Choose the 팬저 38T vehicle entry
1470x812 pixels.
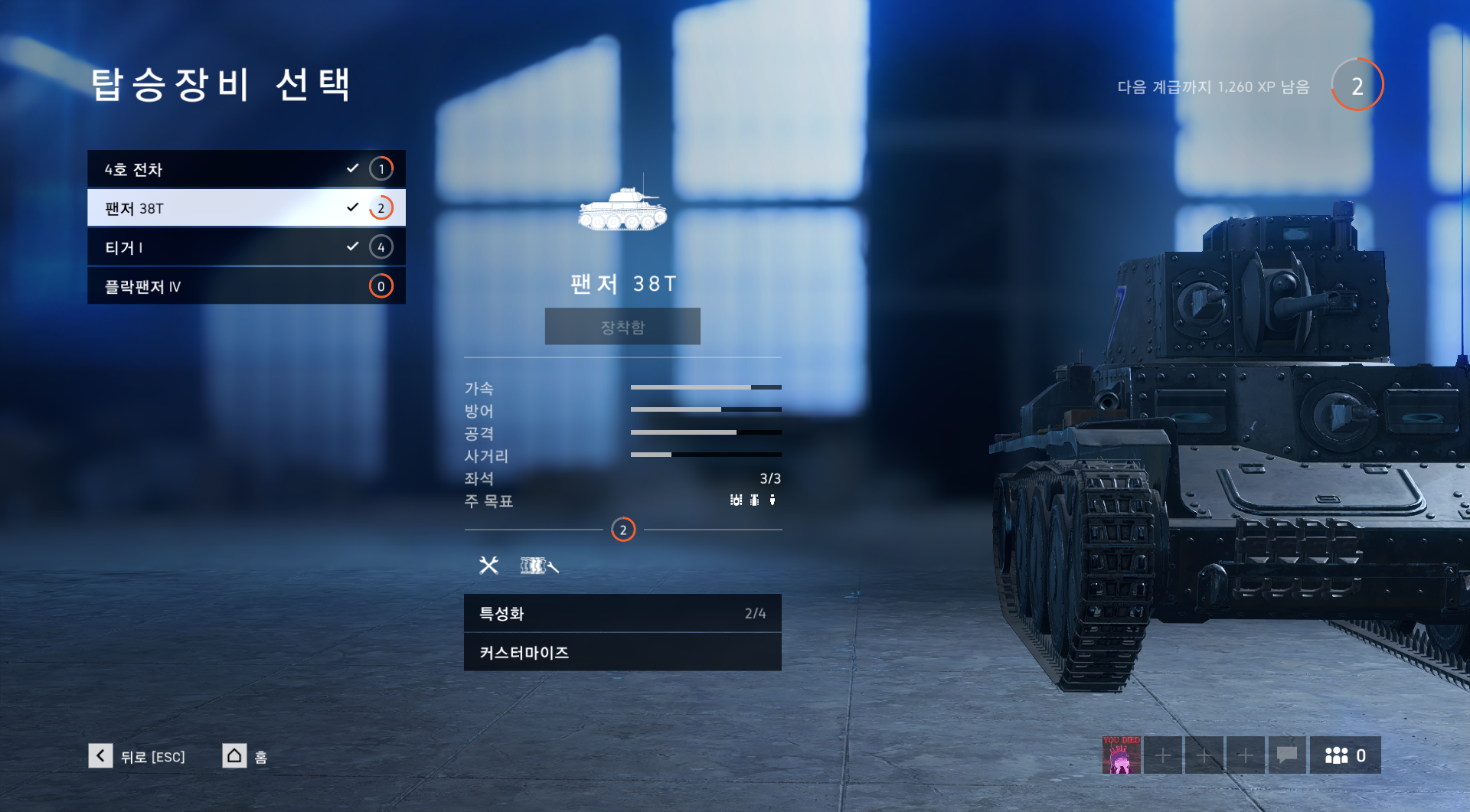coord(246,208)
